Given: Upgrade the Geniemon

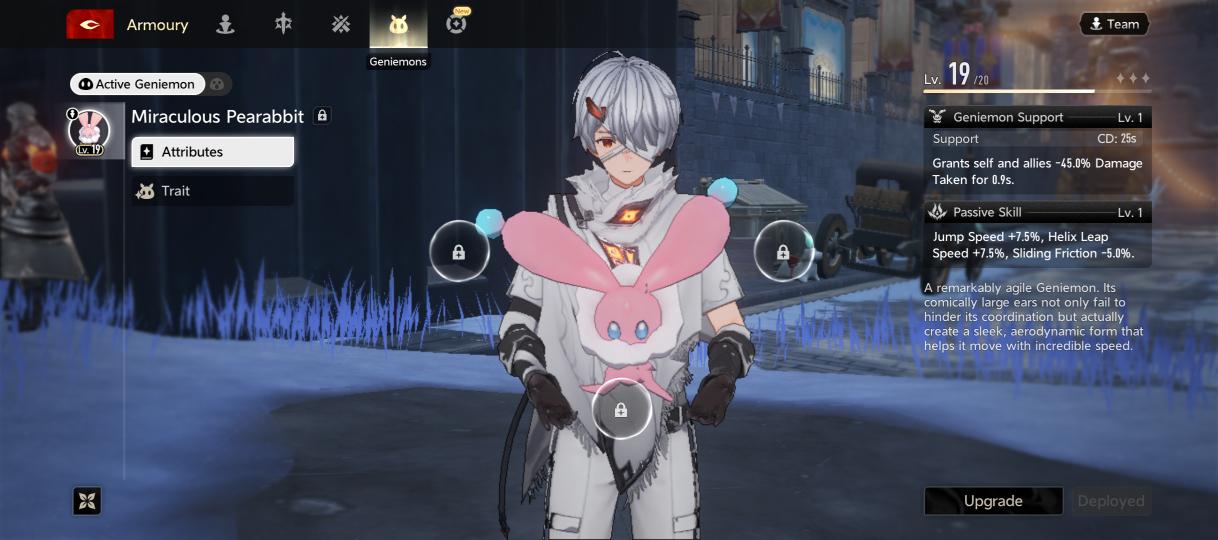Looking at the screenshot, I should 992,501.
